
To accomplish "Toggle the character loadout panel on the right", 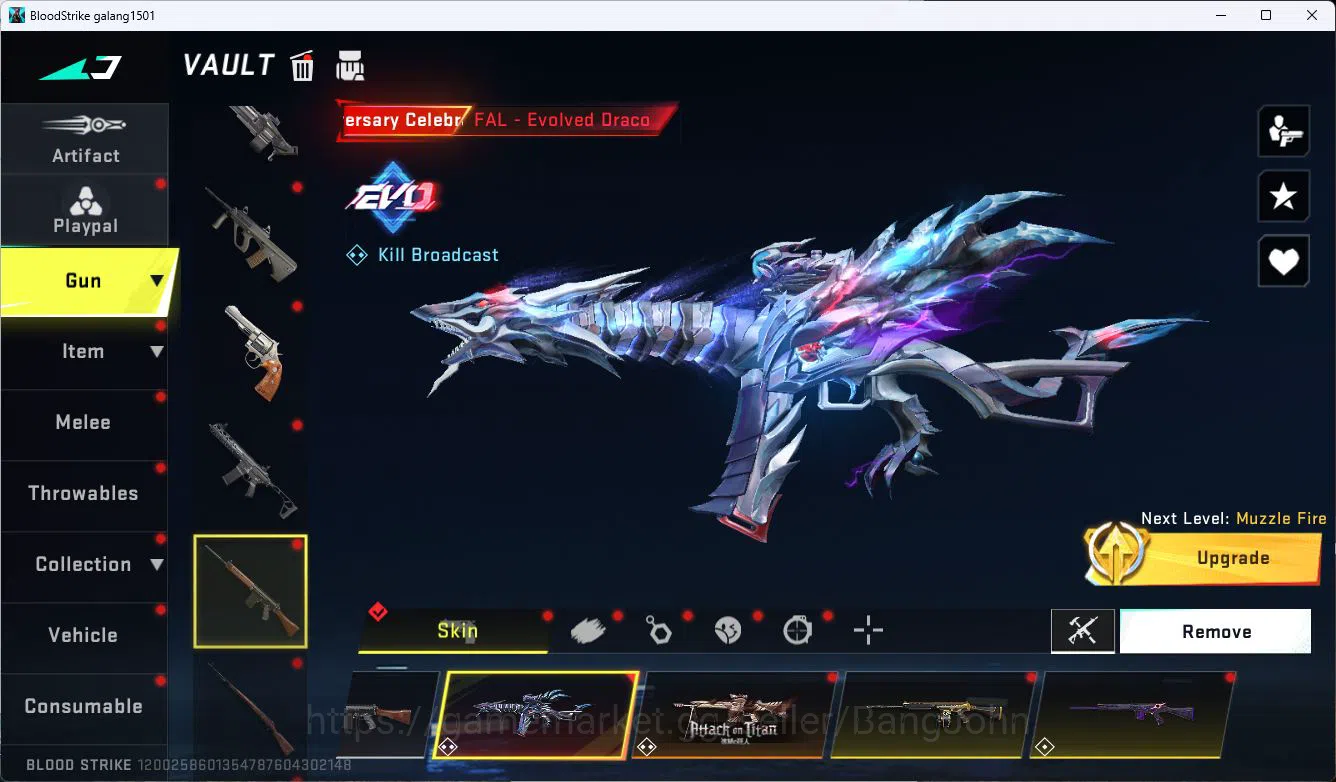I will tap(1283, 131).
